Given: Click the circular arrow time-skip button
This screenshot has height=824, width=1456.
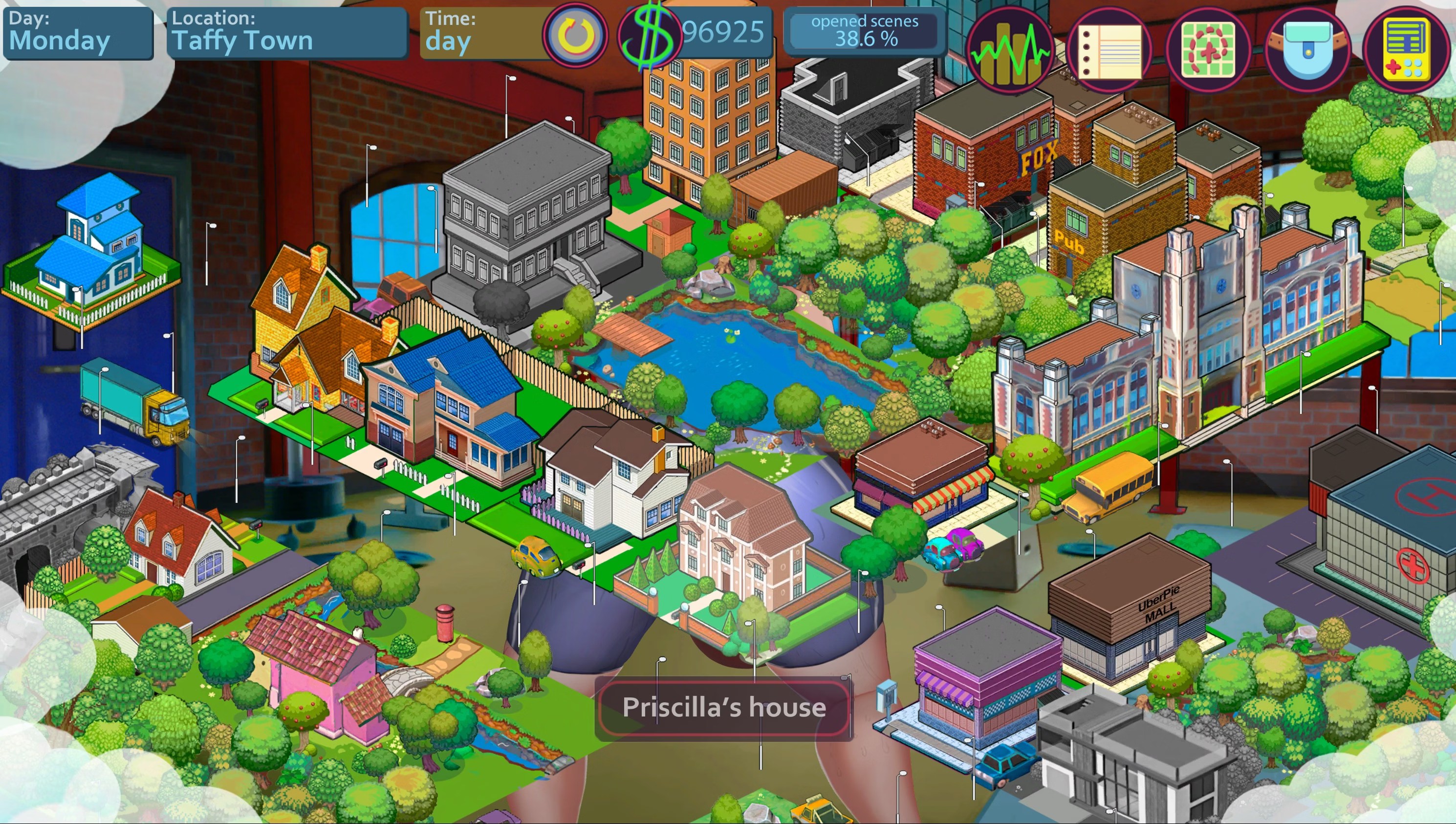Looking at the screenshot, I should coord(575,35).
